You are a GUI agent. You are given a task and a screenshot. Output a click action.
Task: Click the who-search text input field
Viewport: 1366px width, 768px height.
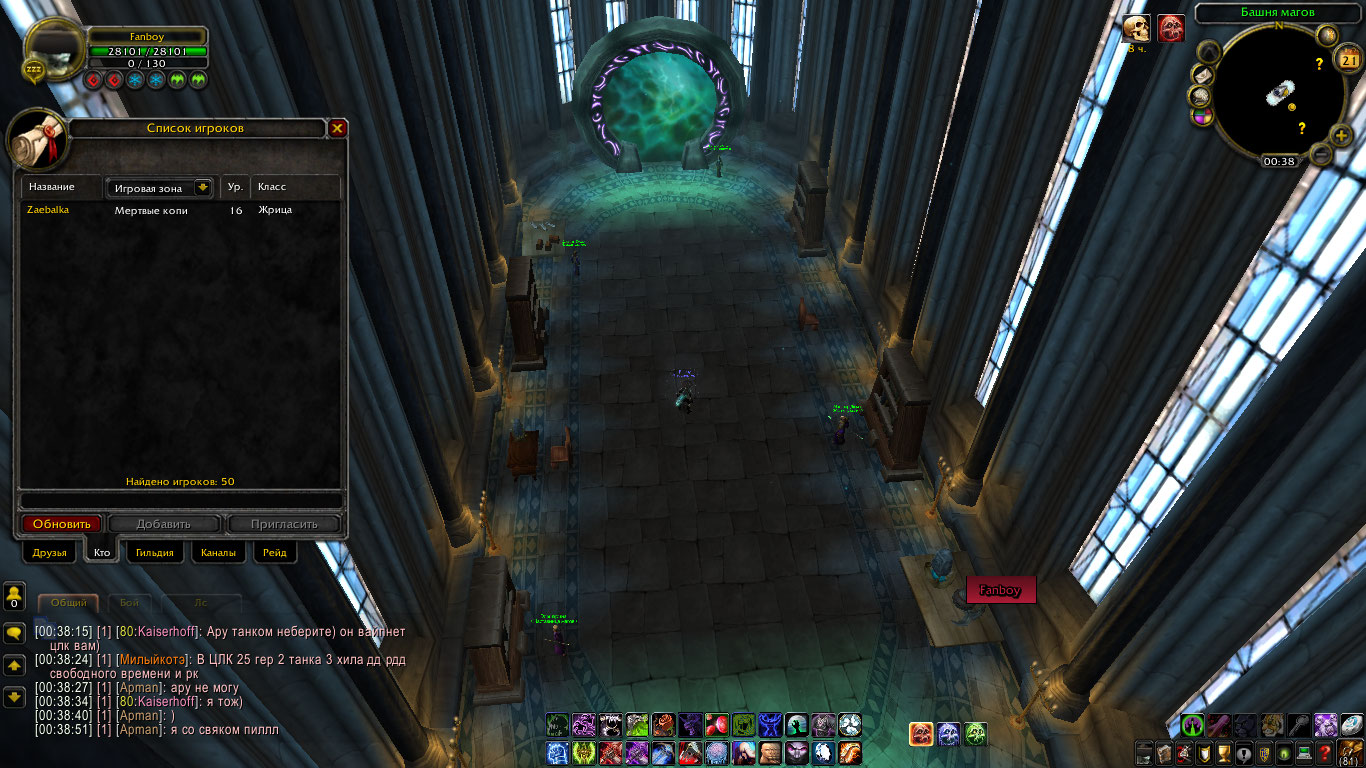tap(180, 501)
